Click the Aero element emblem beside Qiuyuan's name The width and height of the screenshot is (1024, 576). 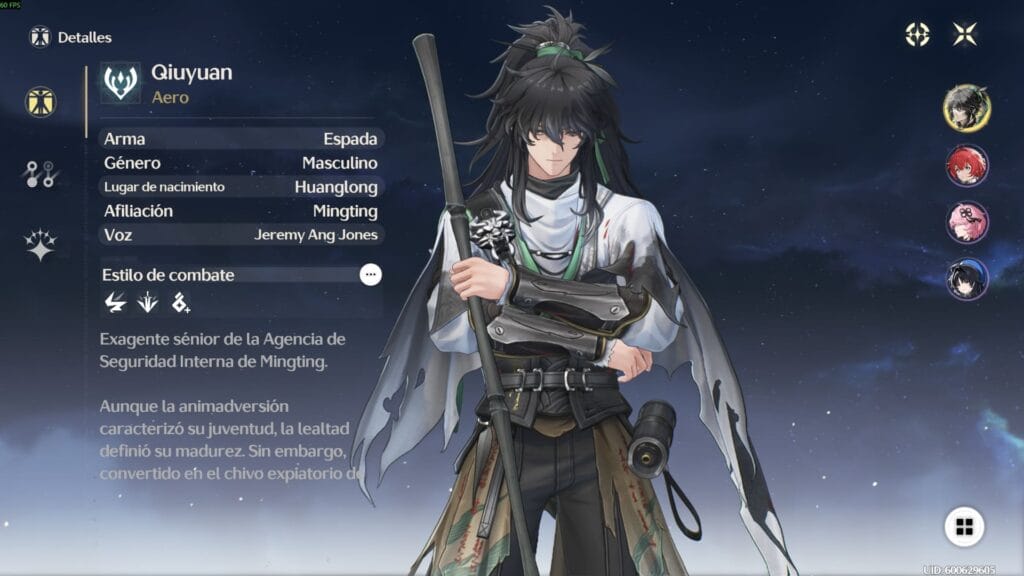point(121,84)
